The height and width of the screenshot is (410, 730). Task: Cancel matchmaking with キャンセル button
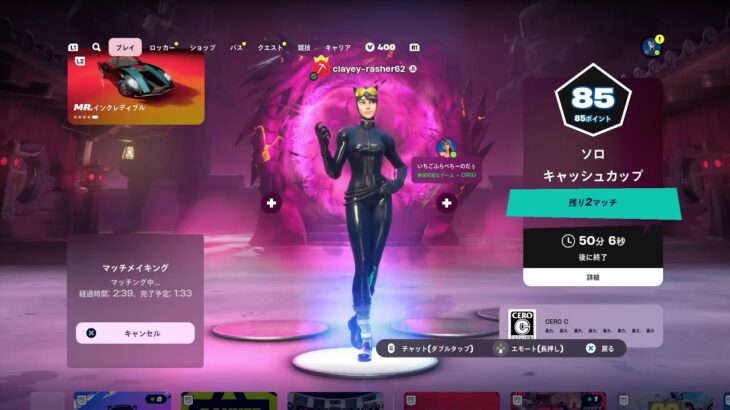135,333
